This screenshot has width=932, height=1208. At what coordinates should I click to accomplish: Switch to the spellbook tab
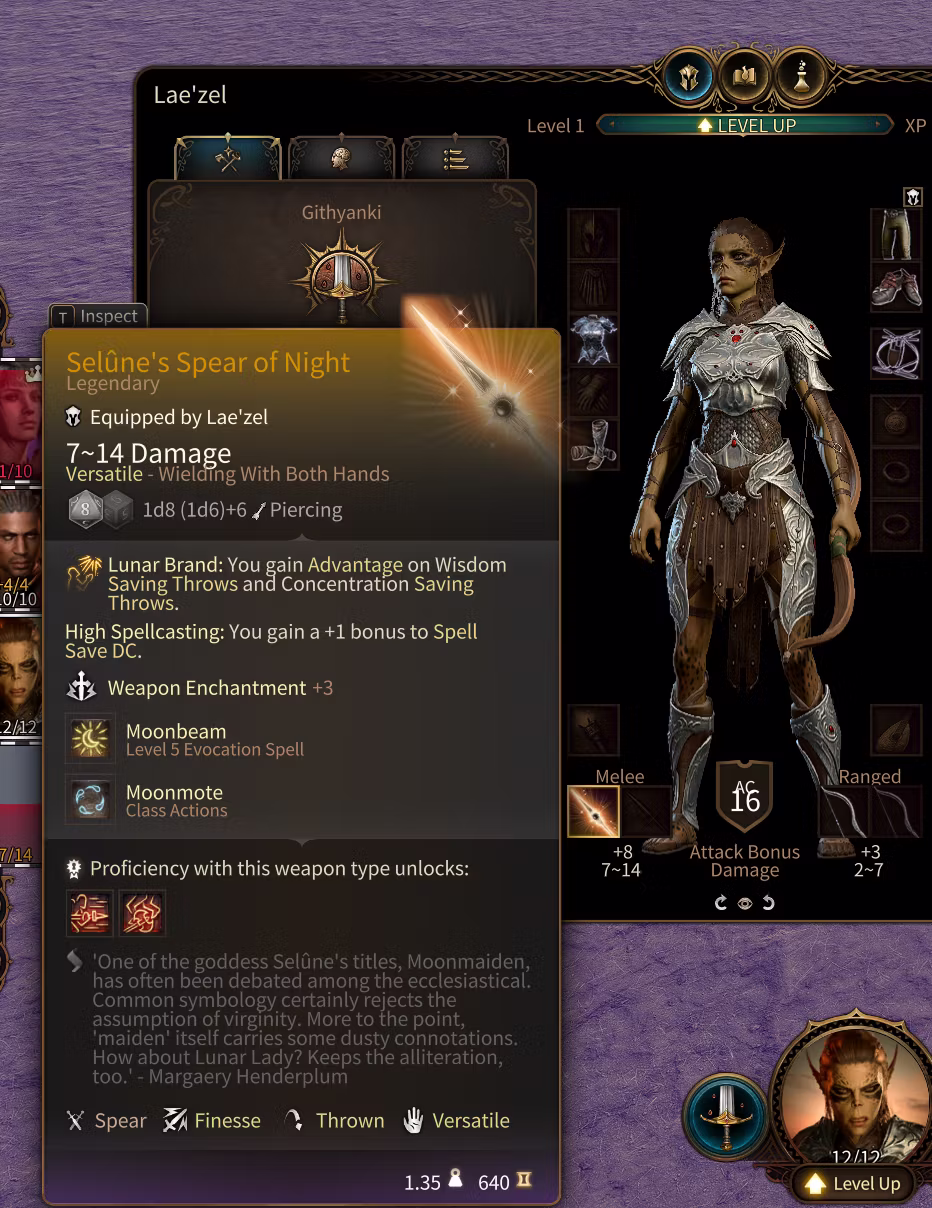coord(745,76)
